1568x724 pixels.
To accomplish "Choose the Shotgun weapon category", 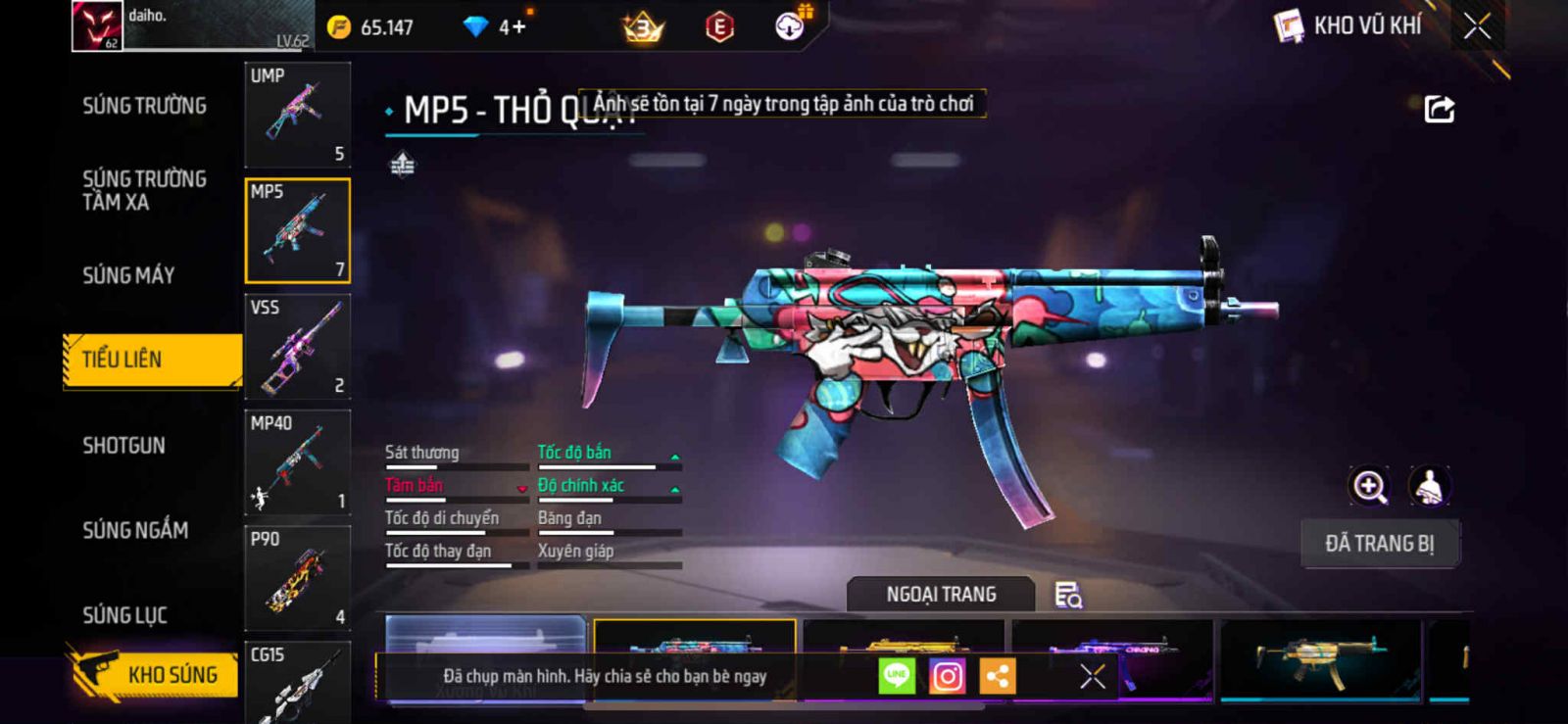I will [123, 446].
